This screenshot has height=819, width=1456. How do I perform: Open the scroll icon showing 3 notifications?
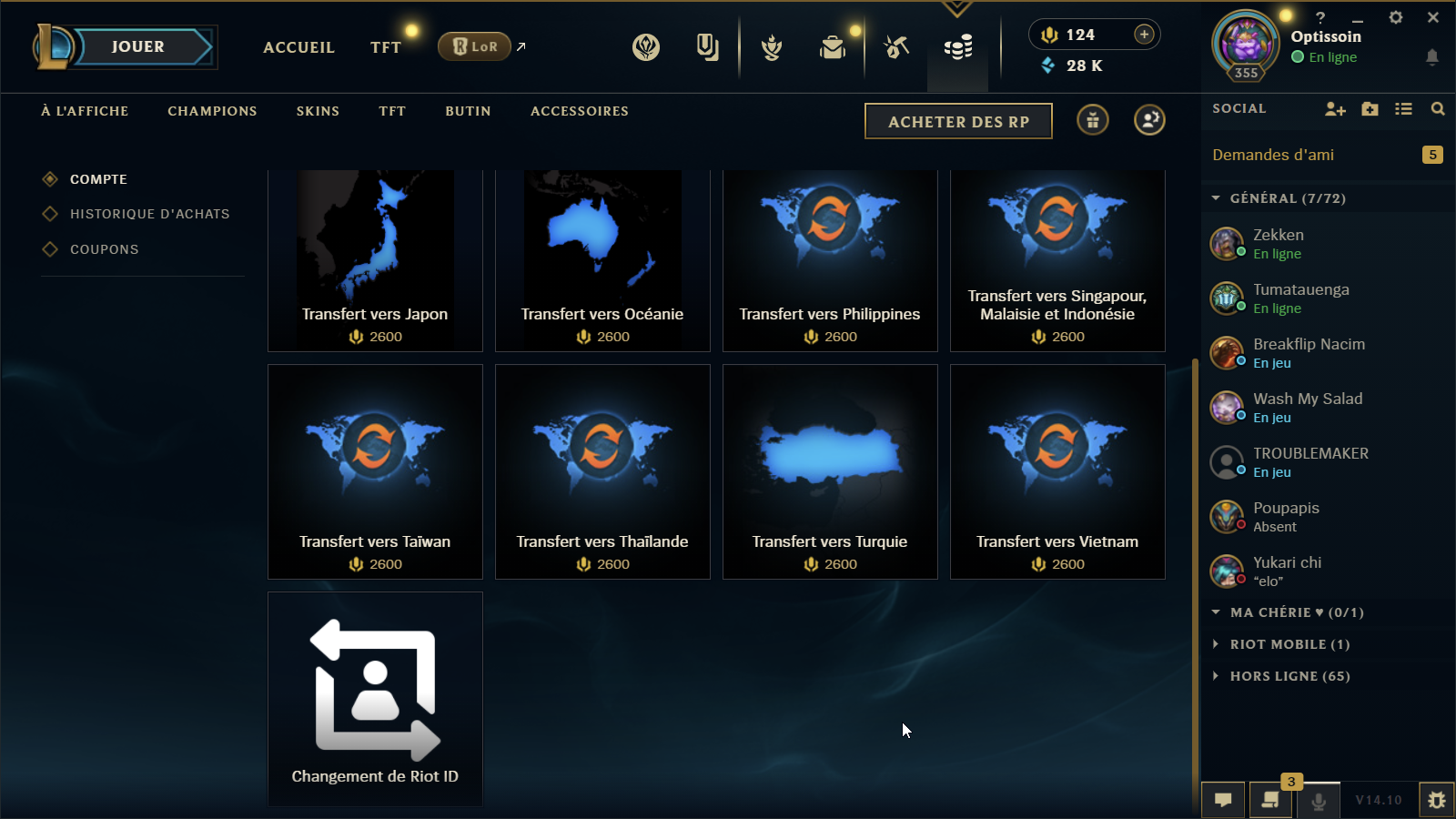[1271, 802]
